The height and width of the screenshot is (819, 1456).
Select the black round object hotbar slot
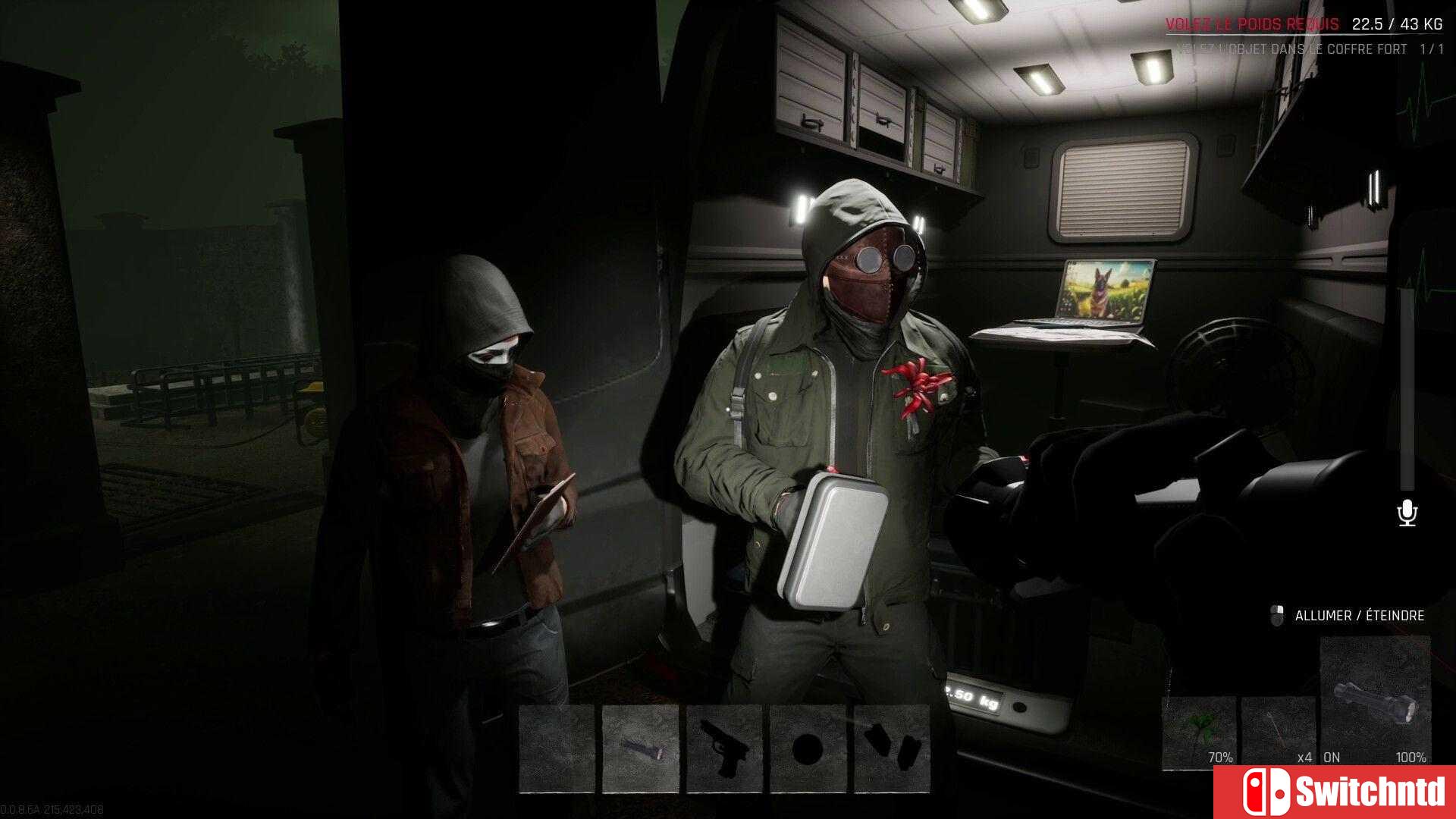point(808,748)
